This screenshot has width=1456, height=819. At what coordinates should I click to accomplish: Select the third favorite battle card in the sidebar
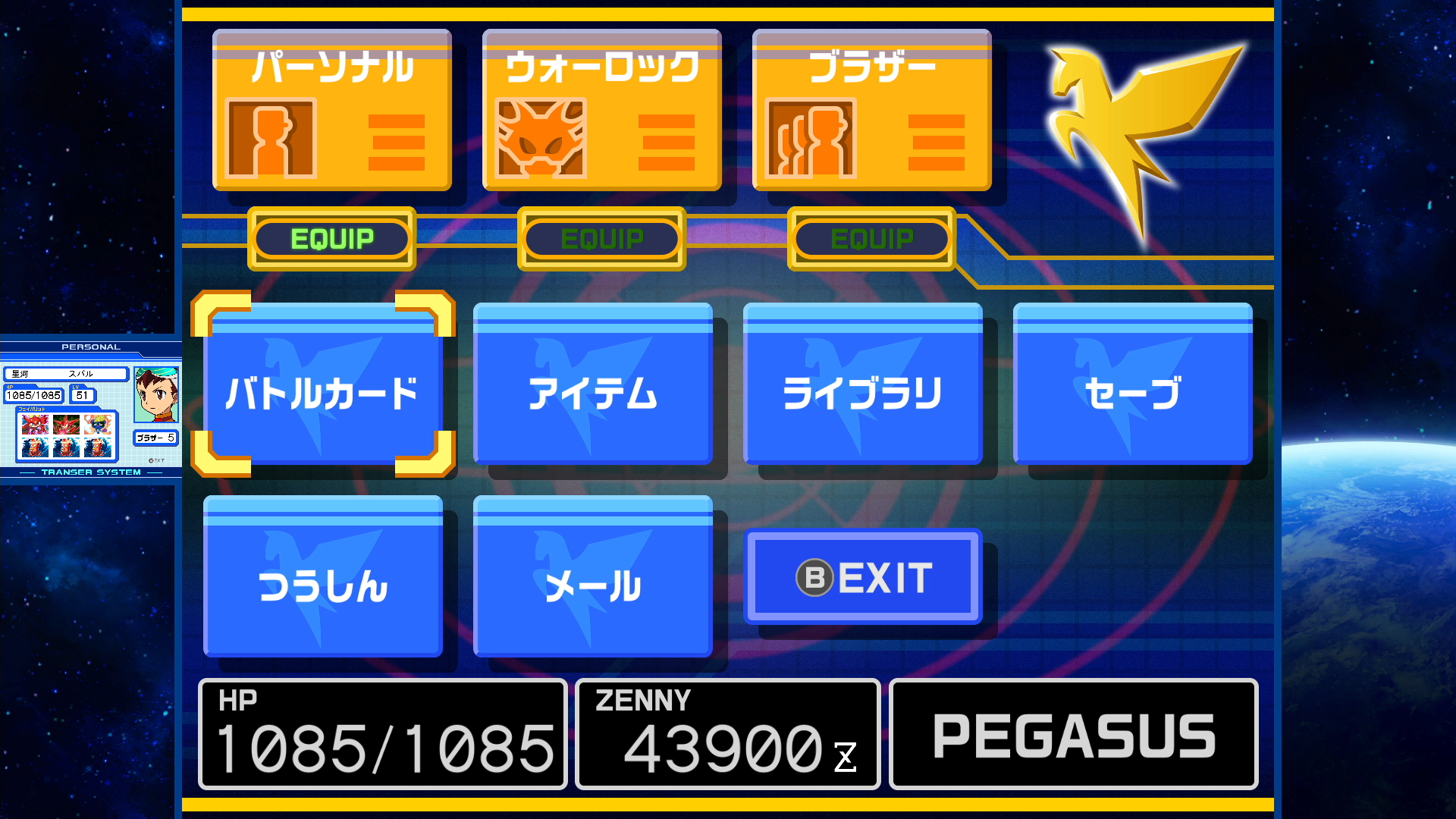tap(97, 424)
